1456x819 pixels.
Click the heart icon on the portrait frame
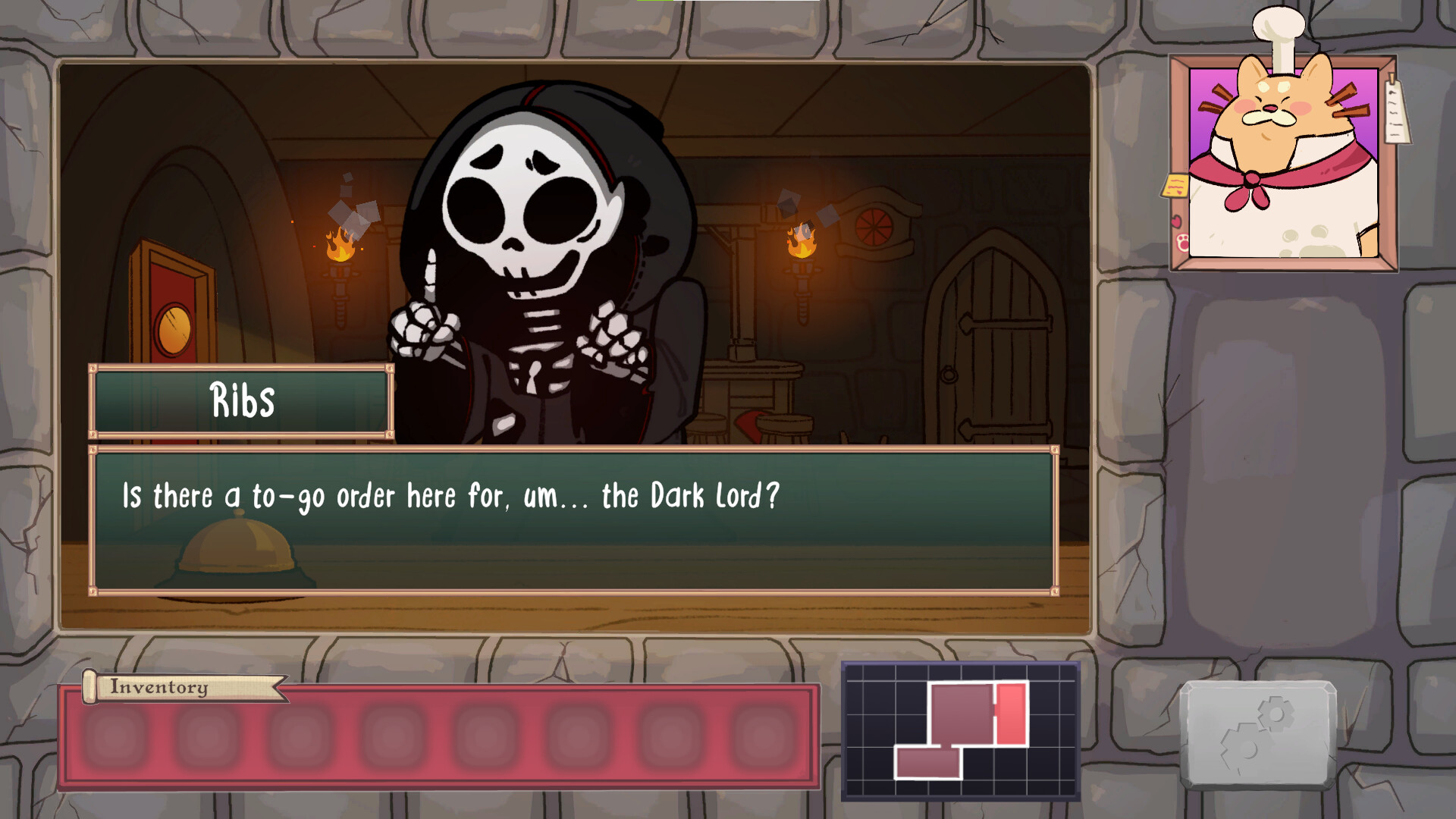coord(1177,221)
